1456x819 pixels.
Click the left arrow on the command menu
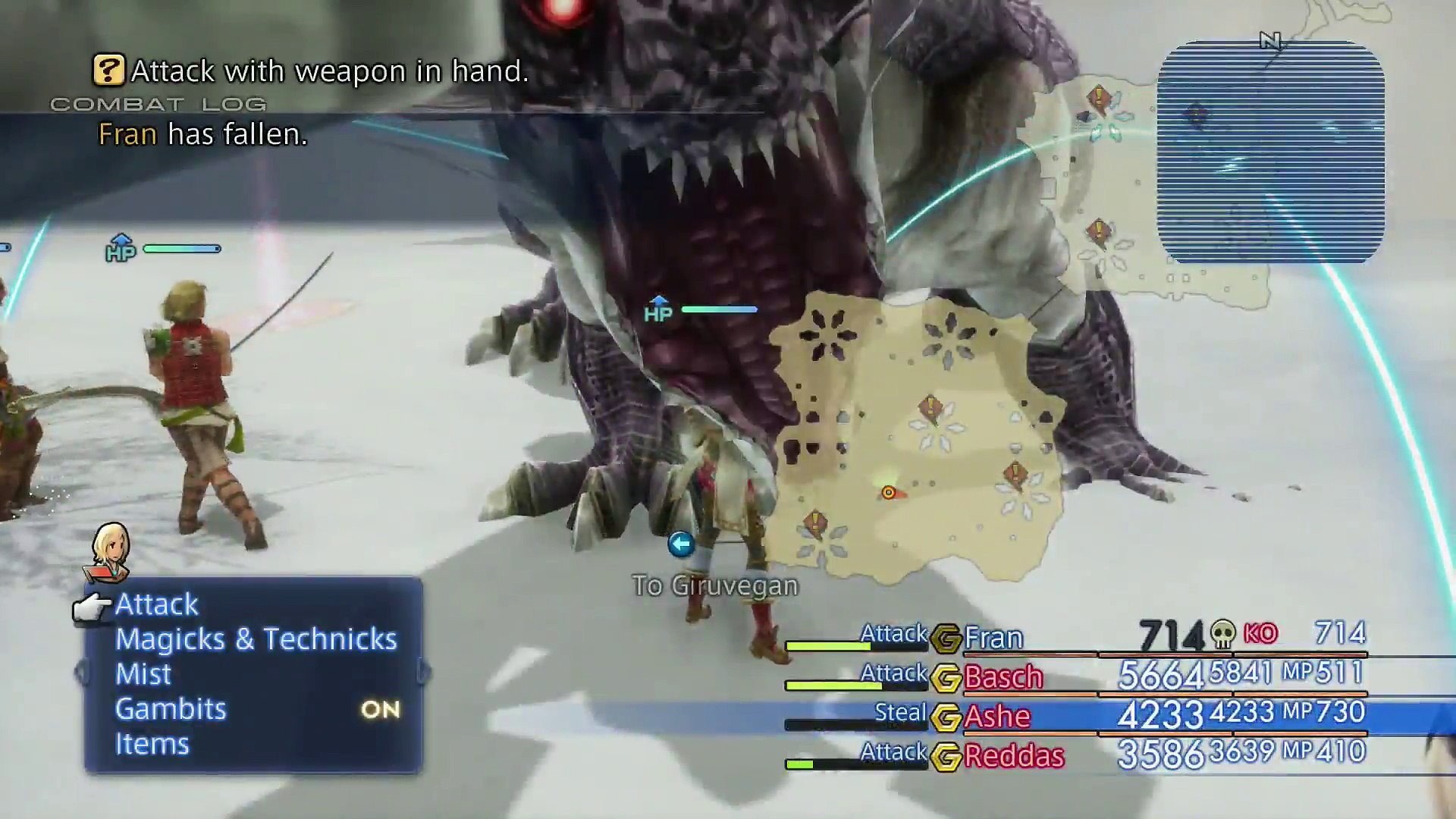79,673
